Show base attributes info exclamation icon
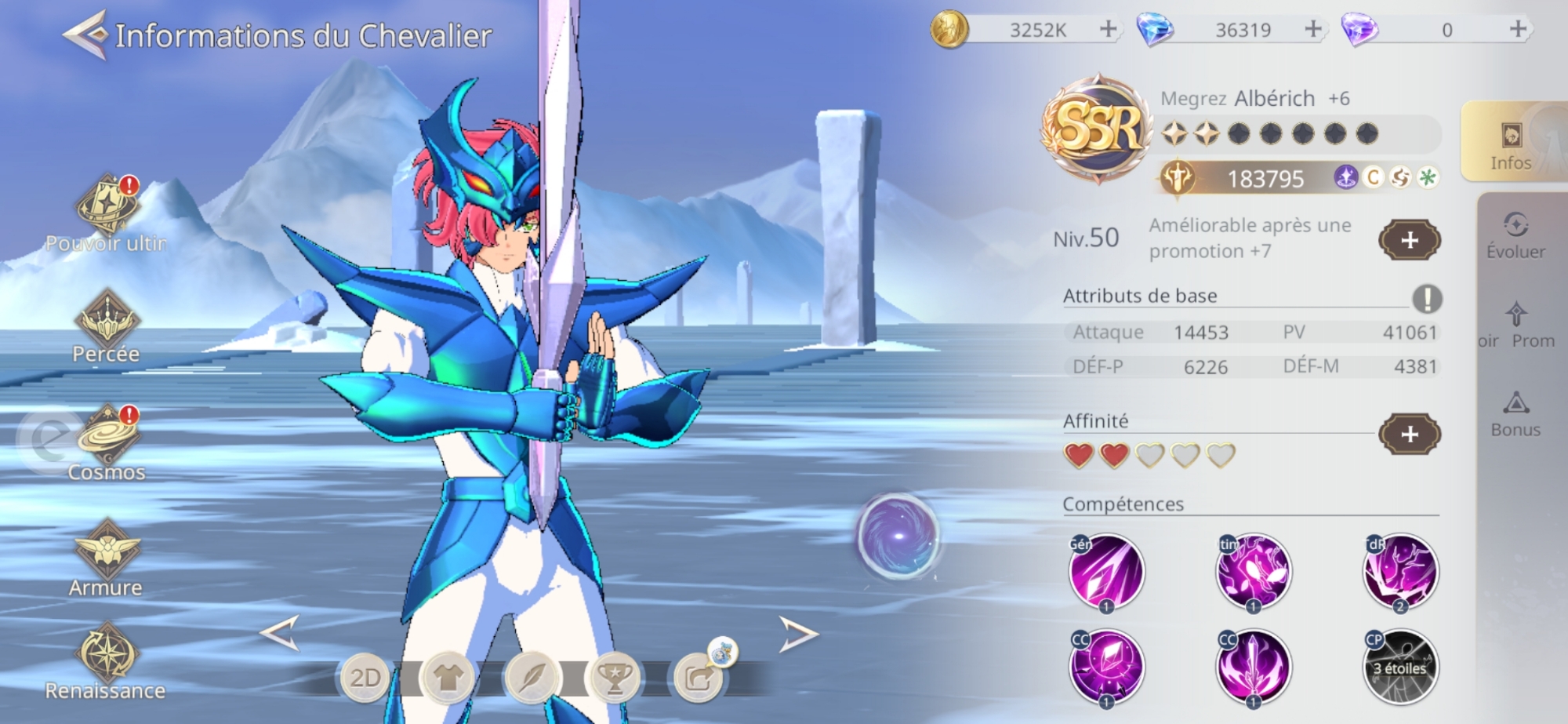The width and height of the screenshot is (1568, 724). (1427, 298)
